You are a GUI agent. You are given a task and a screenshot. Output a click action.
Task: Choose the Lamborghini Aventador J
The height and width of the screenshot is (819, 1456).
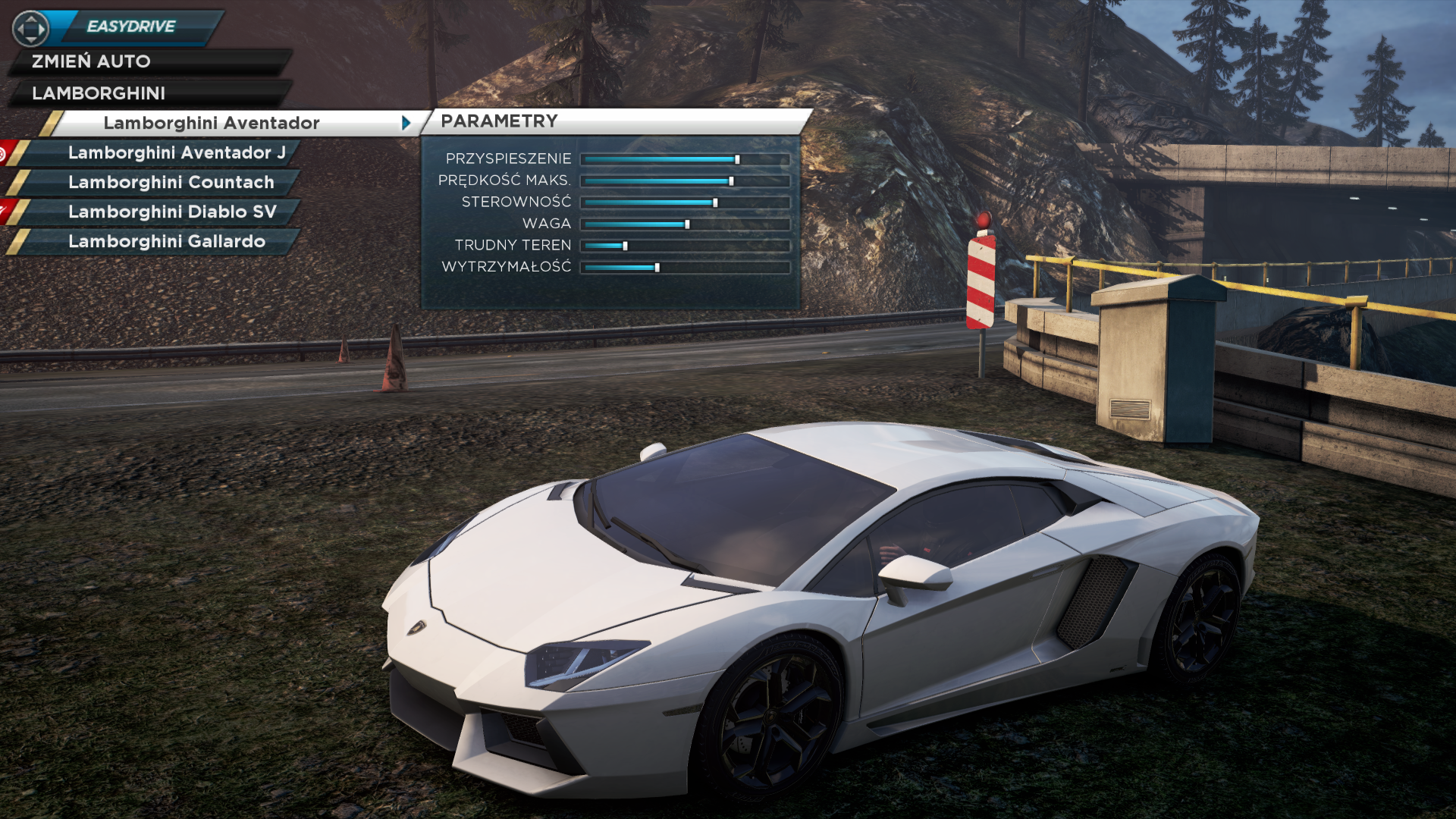pyautogui.click(x=176, y=152)
